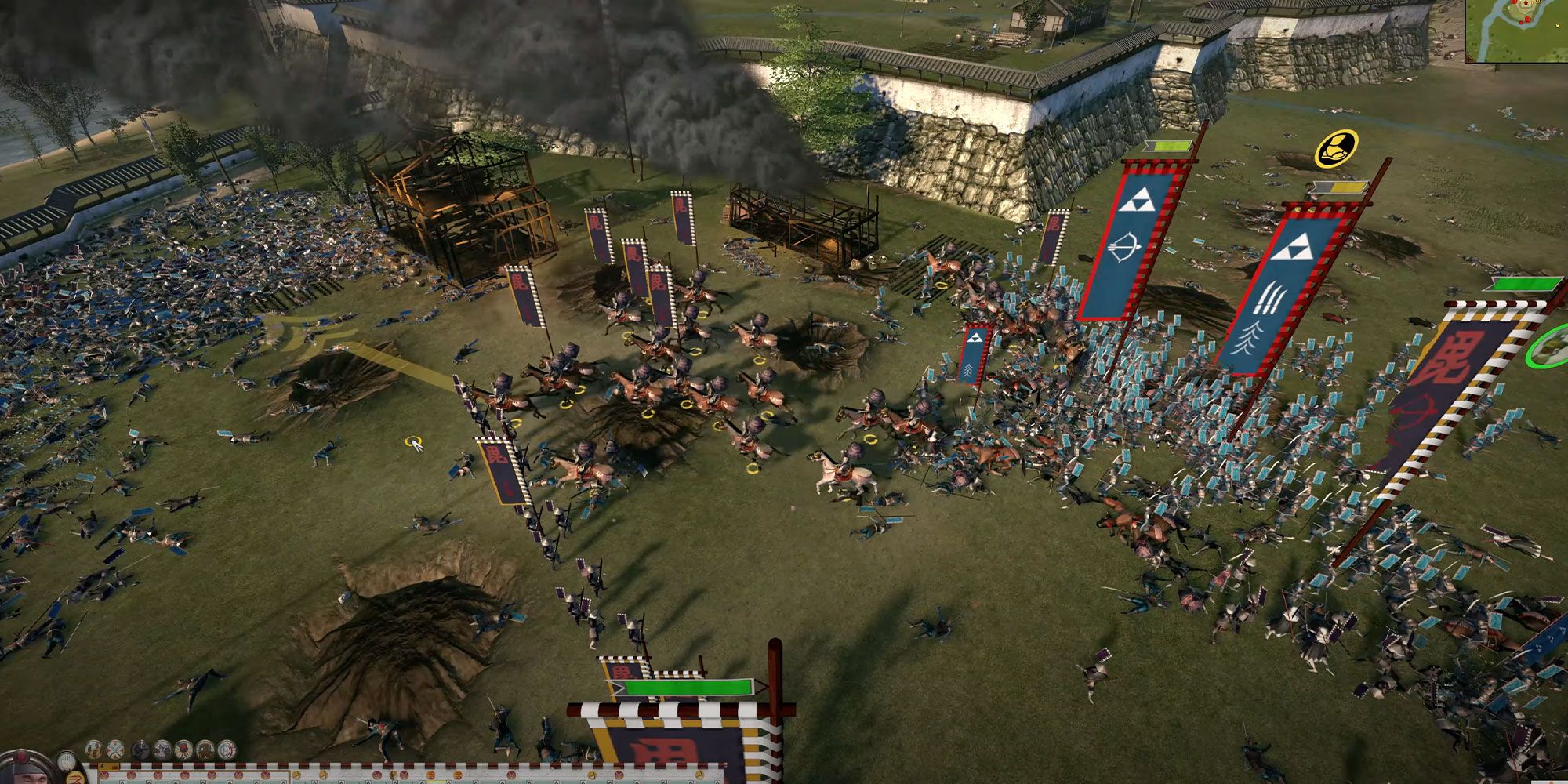Click the up-chevron on the first unit card
This screenshot has width=1568, height=784.
pos(122,781)
